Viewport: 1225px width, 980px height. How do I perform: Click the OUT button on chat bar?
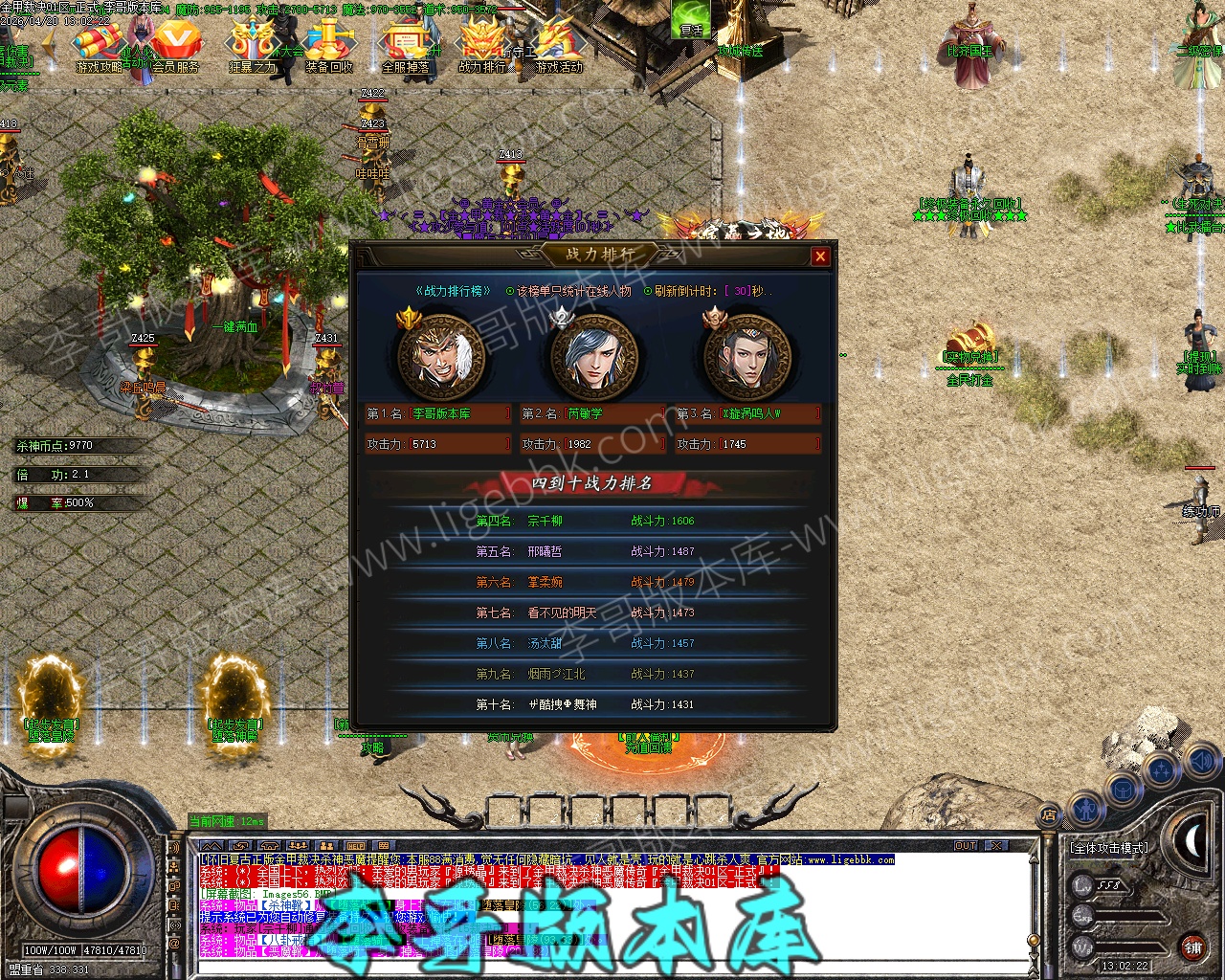pyautogui.click(x=966, y=846)
